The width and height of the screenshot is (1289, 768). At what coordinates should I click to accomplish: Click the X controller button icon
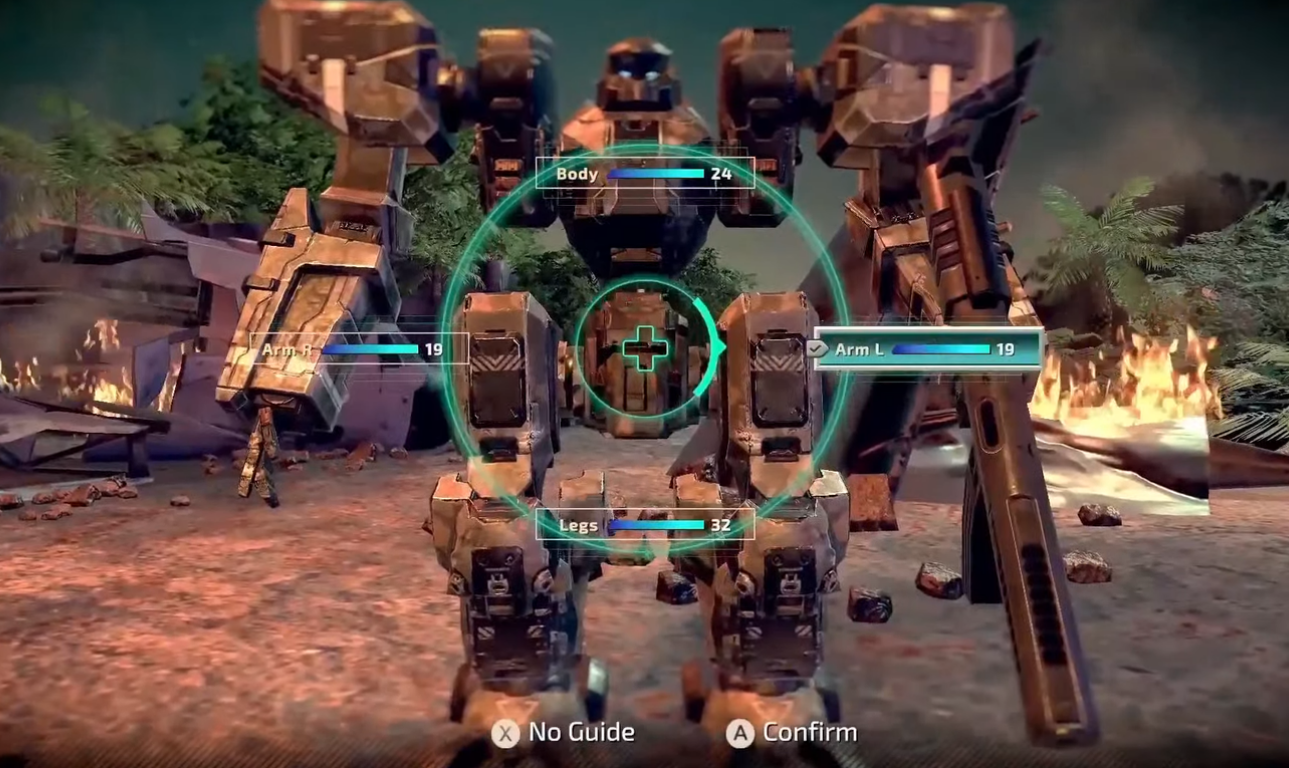pos(505,732)
